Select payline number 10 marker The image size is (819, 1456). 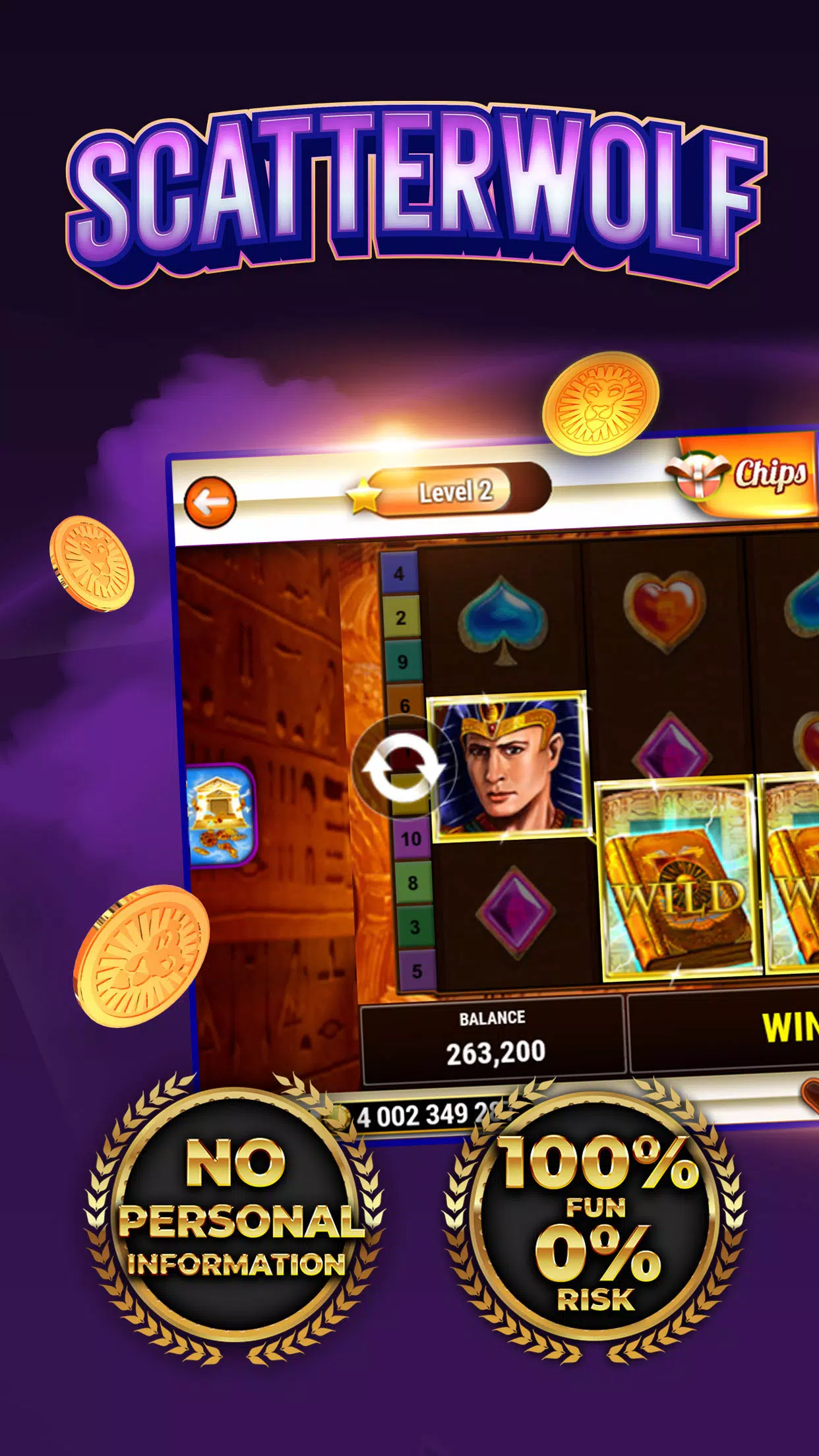[x=411, y=839]
